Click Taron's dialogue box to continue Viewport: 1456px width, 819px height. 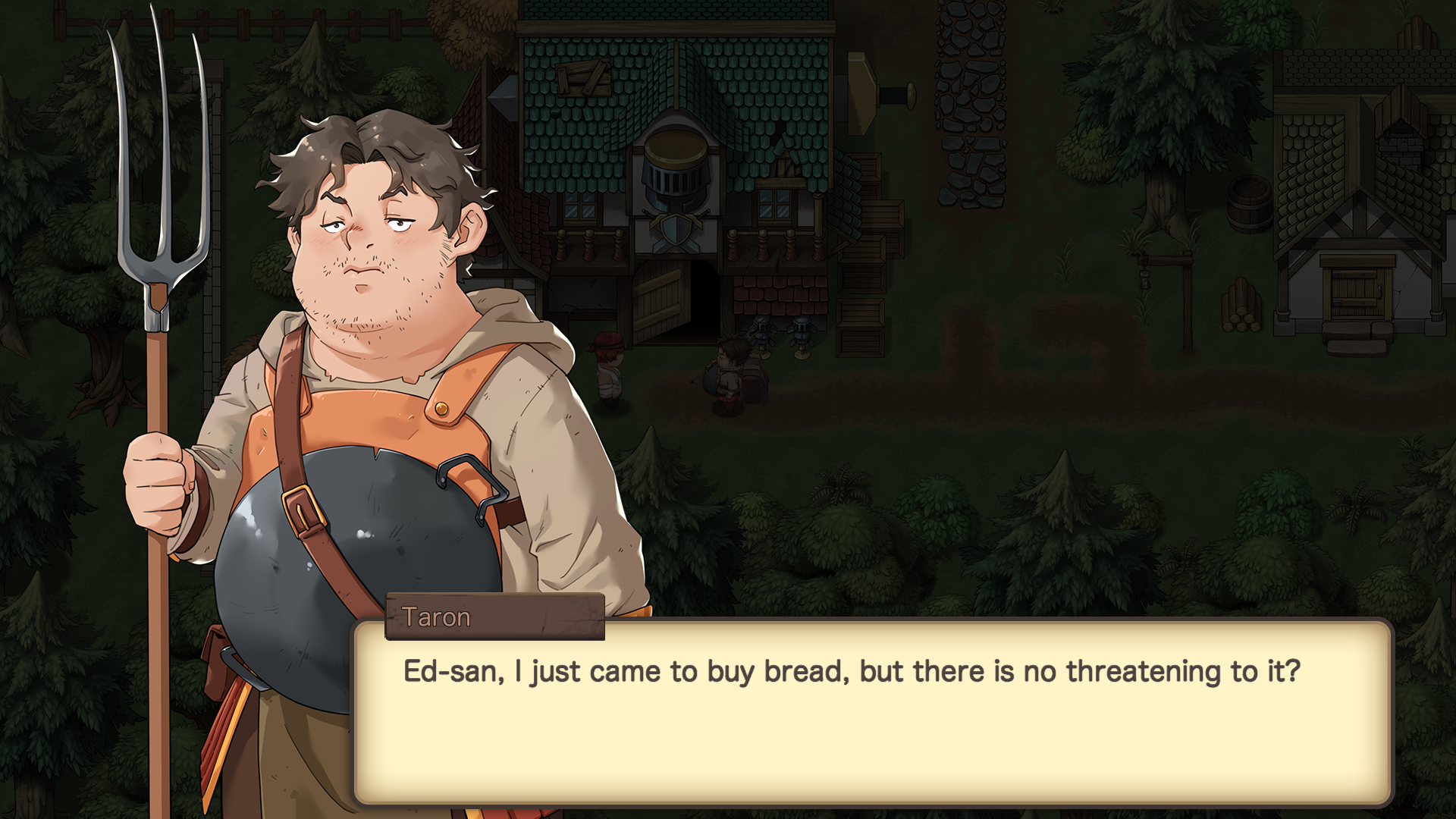tap(872, 713)
